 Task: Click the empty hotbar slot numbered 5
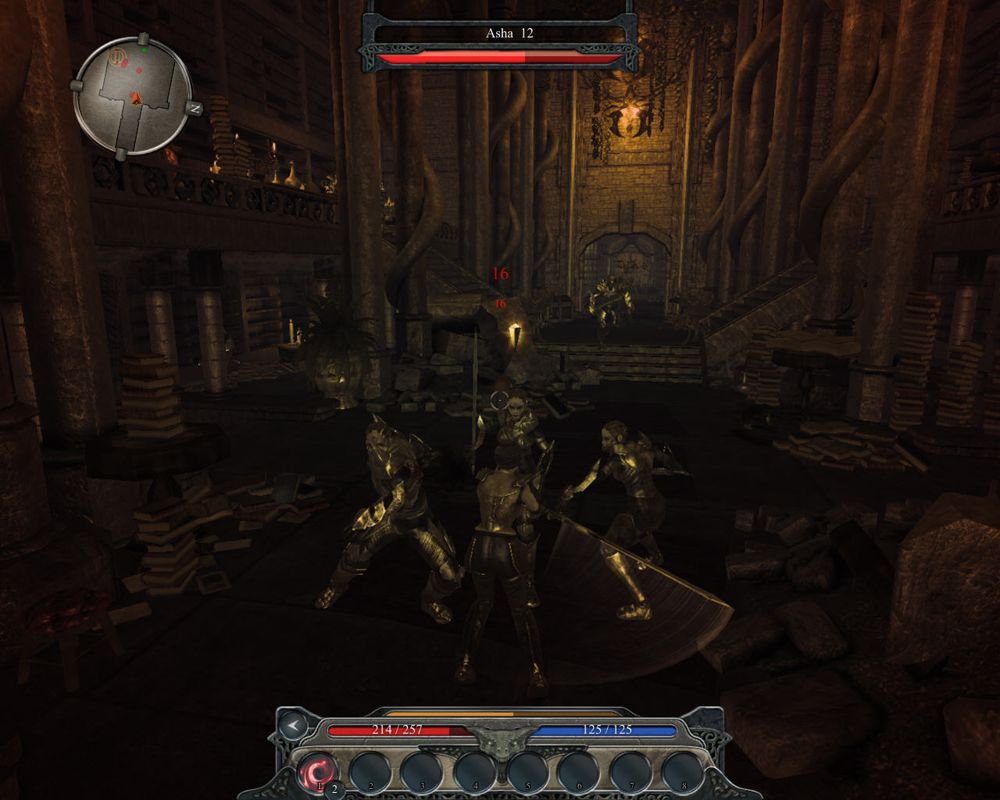click(x=526, y=771)
